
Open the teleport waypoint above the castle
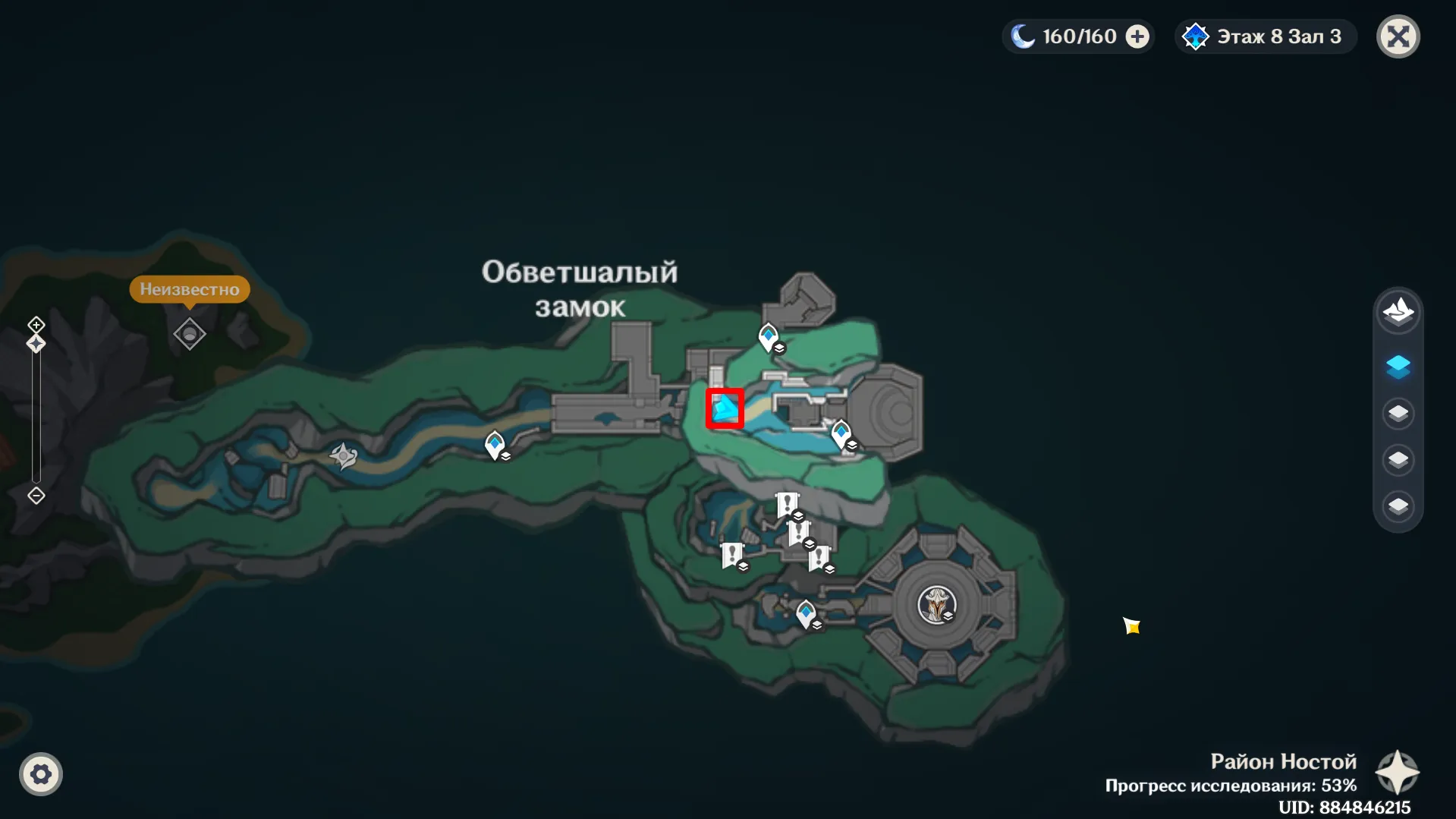(x=769, y=333)
